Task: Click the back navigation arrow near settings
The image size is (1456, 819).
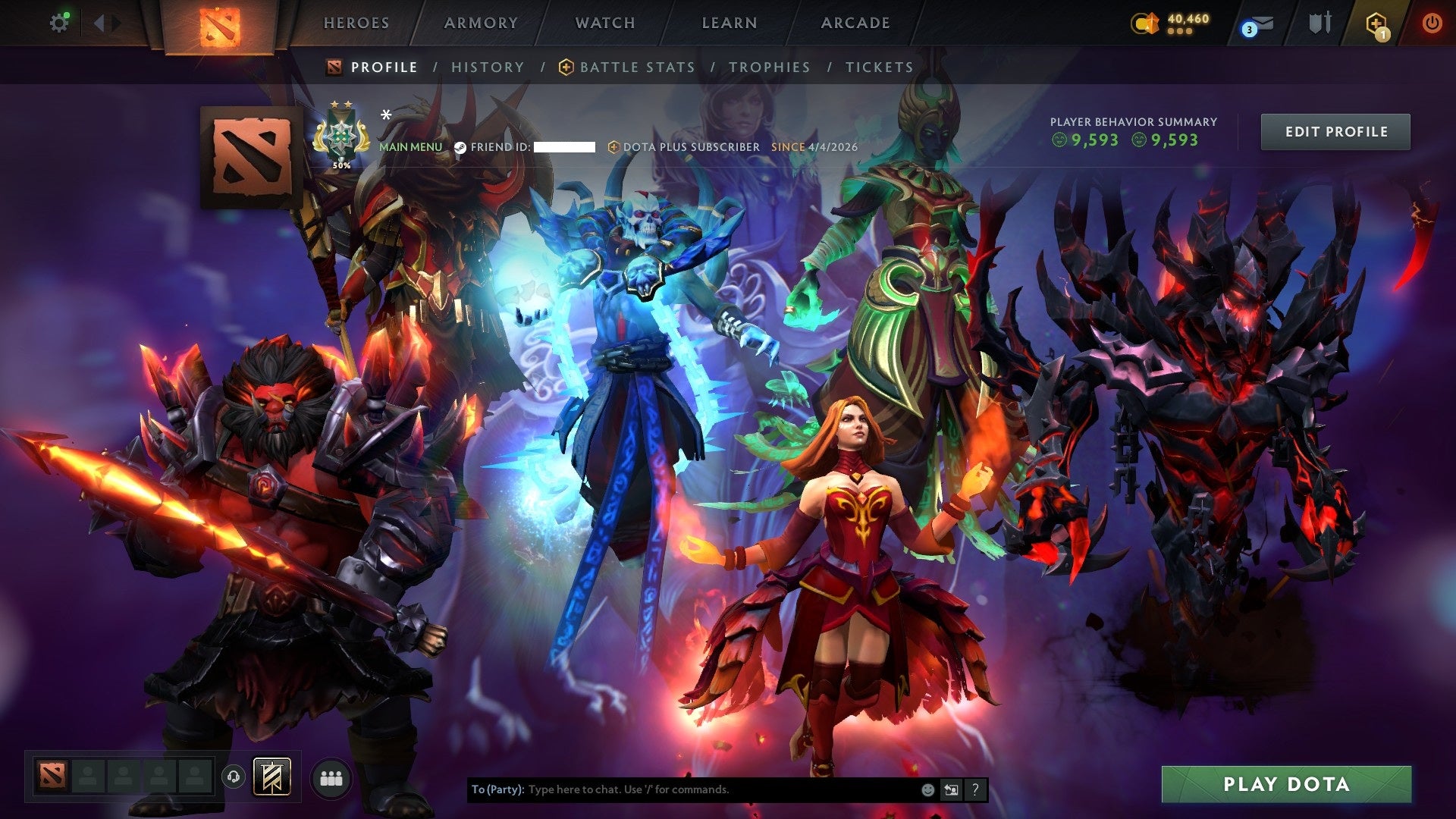Action: (99, 22)
